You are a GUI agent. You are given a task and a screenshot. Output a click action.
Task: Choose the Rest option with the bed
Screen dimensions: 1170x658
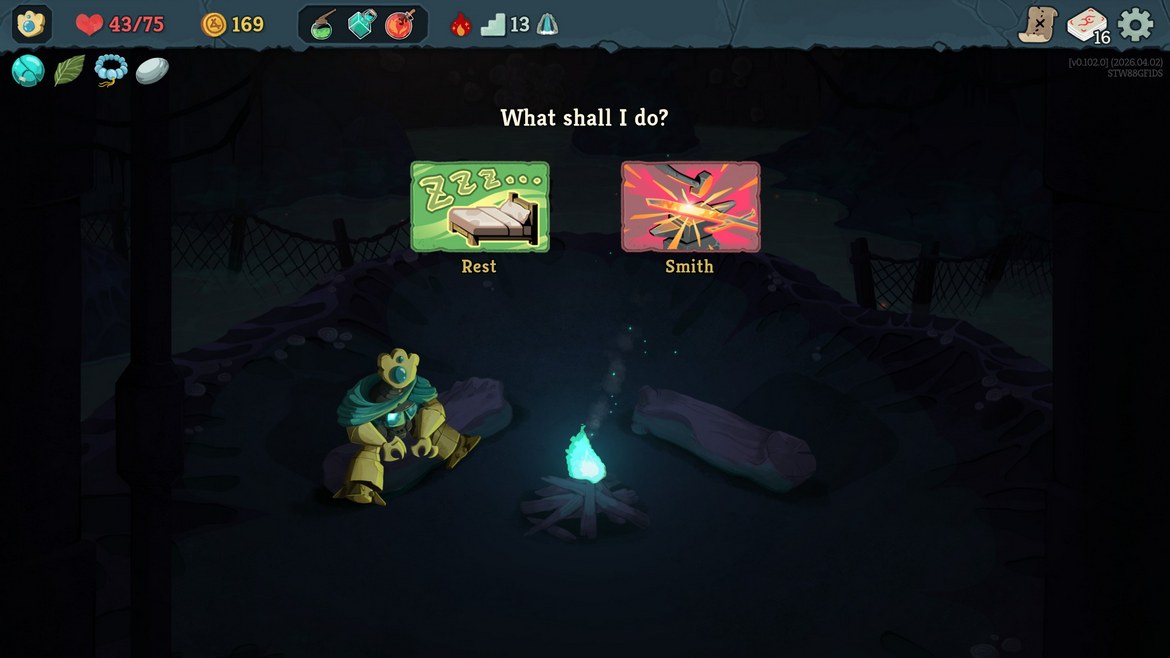479,207
